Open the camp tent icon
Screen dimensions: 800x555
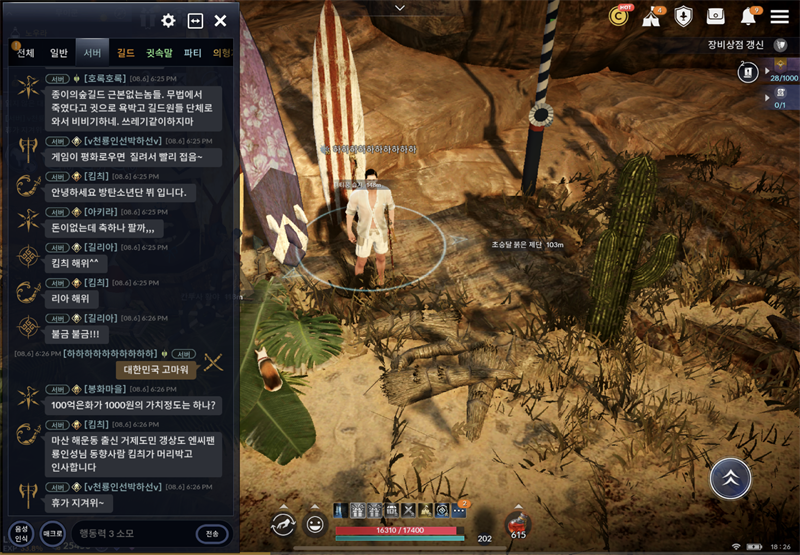tap(651, 16)
